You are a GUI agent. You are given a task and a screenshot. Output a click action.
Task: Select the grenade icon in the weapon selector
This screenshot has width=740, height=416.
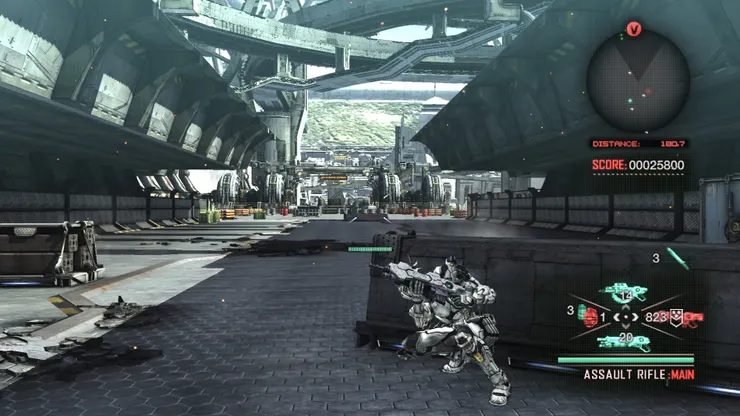[x=590, y=317]
